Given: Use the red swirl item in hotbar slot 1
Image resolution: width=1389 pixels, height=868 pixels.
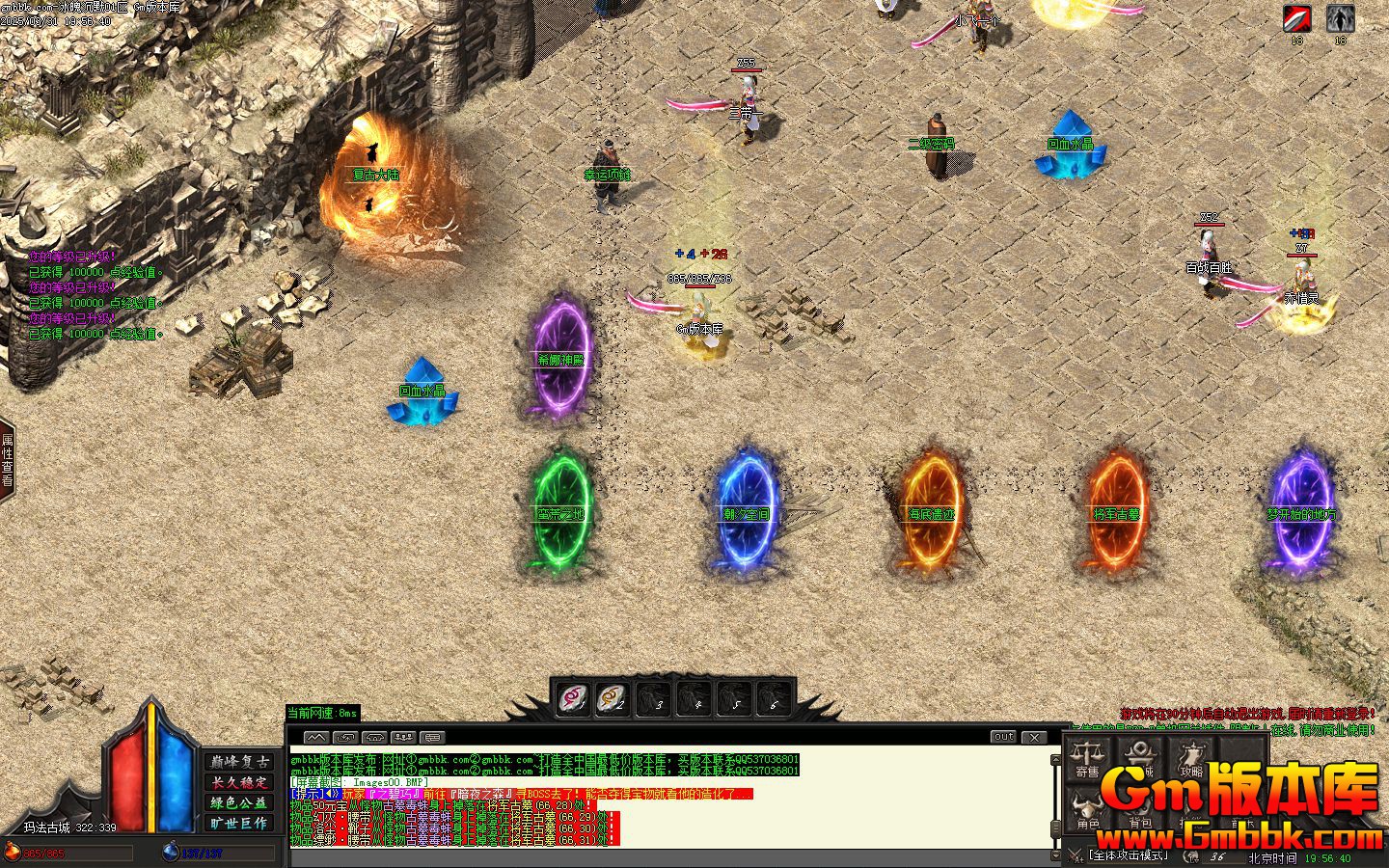Looking at the screenshot, I should pyautogui.click(x=575, y=697).
